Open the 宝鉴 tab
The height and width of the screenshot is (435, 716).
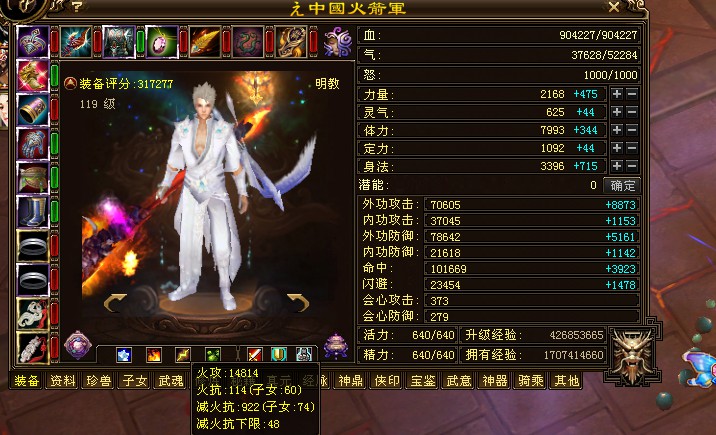pos(423,381)
